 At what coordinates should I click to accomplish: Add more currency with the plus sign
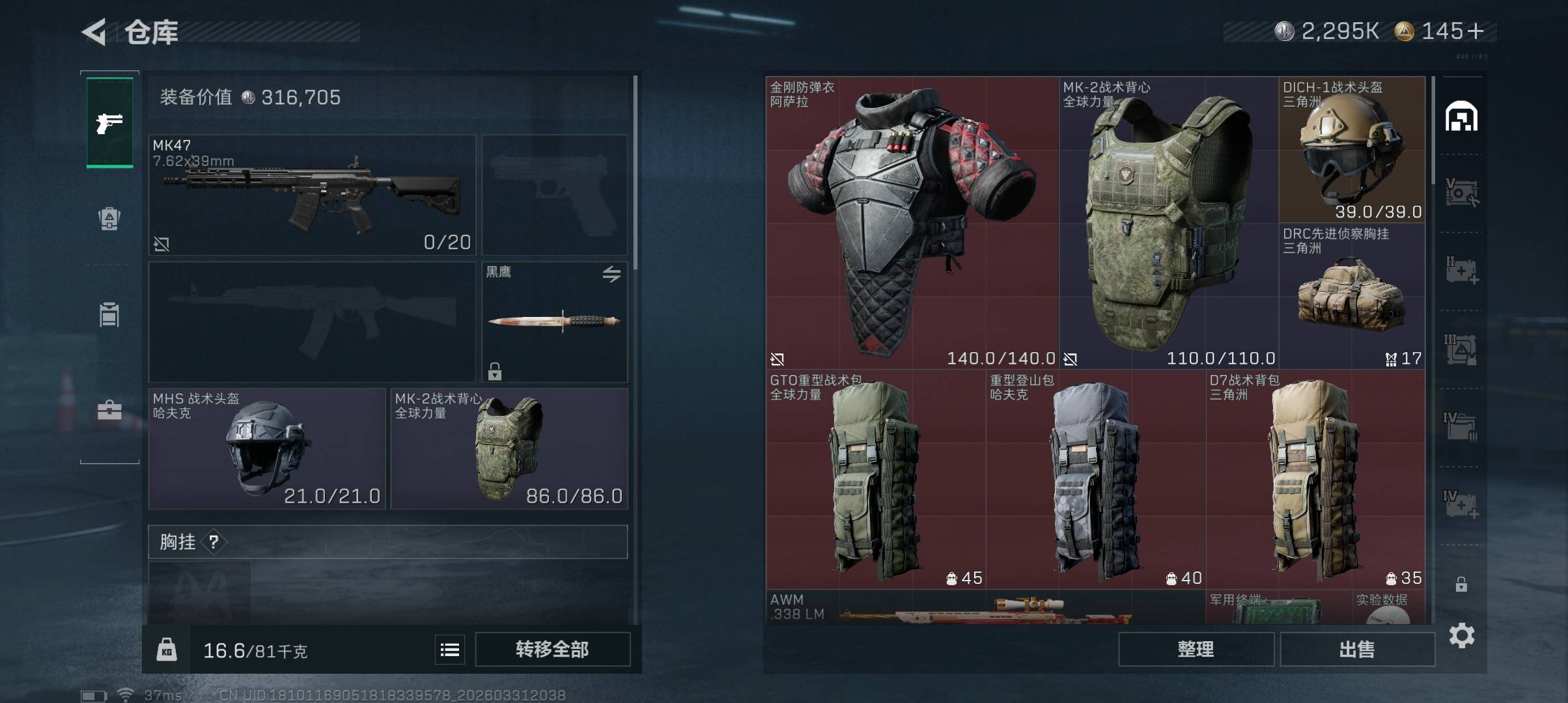point(1477,31)
